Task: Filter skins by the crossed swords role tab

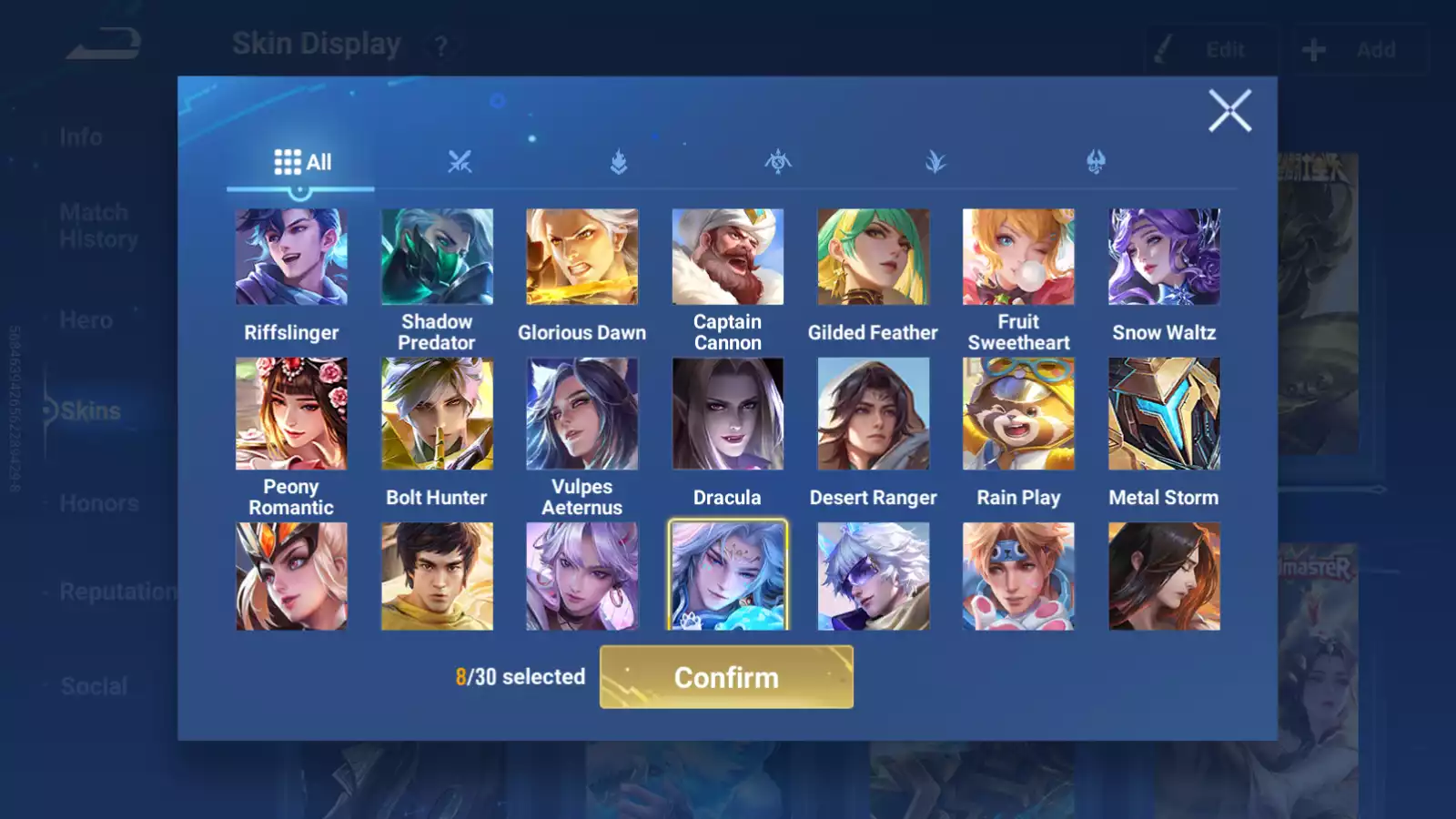Action: point(460,163)
